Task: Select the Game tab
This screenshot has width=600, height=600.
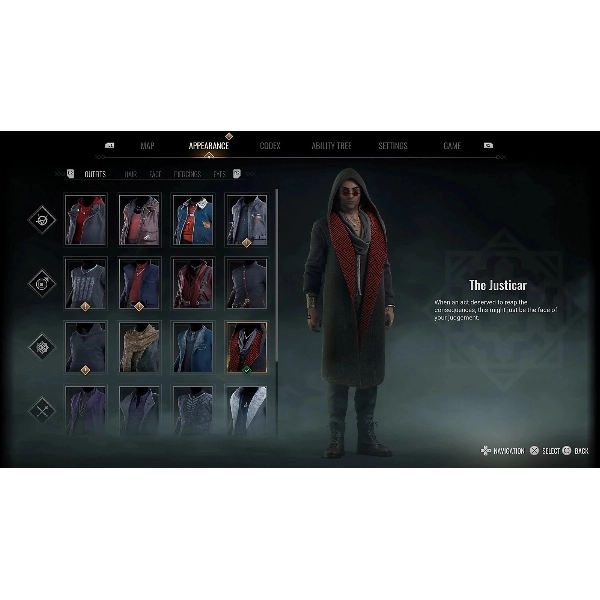Action: (x=452, y=146)
